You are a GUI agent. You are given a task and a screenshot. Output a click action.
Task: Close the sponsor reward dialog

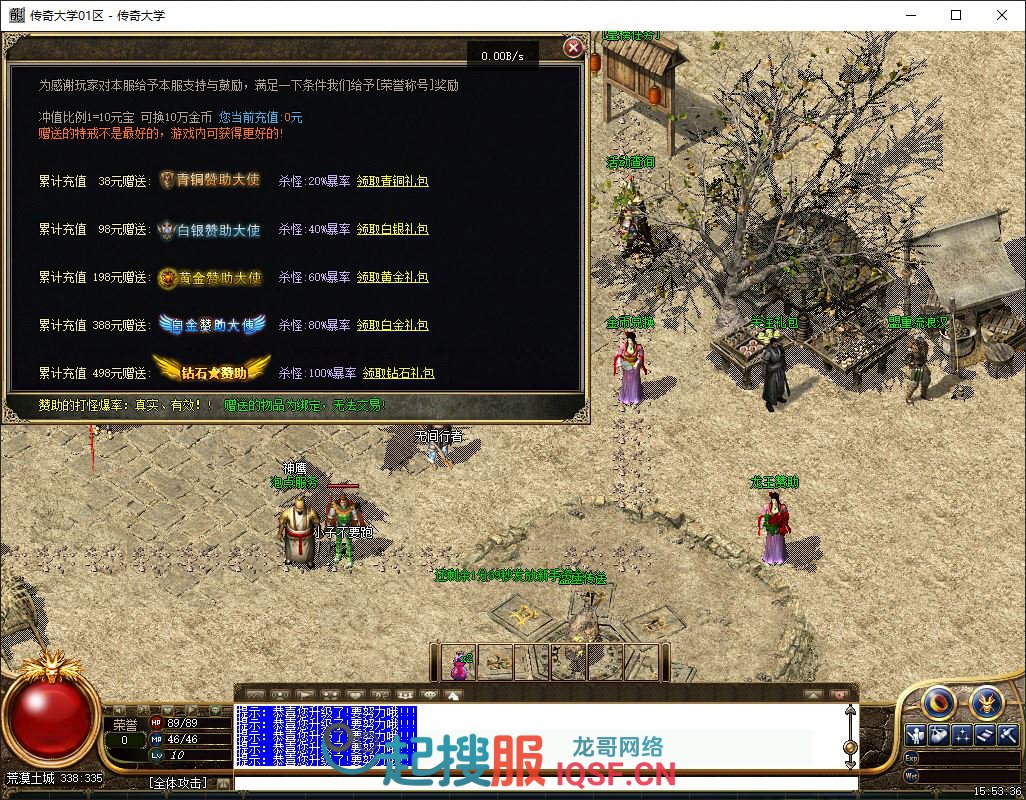tap(573, 47)
